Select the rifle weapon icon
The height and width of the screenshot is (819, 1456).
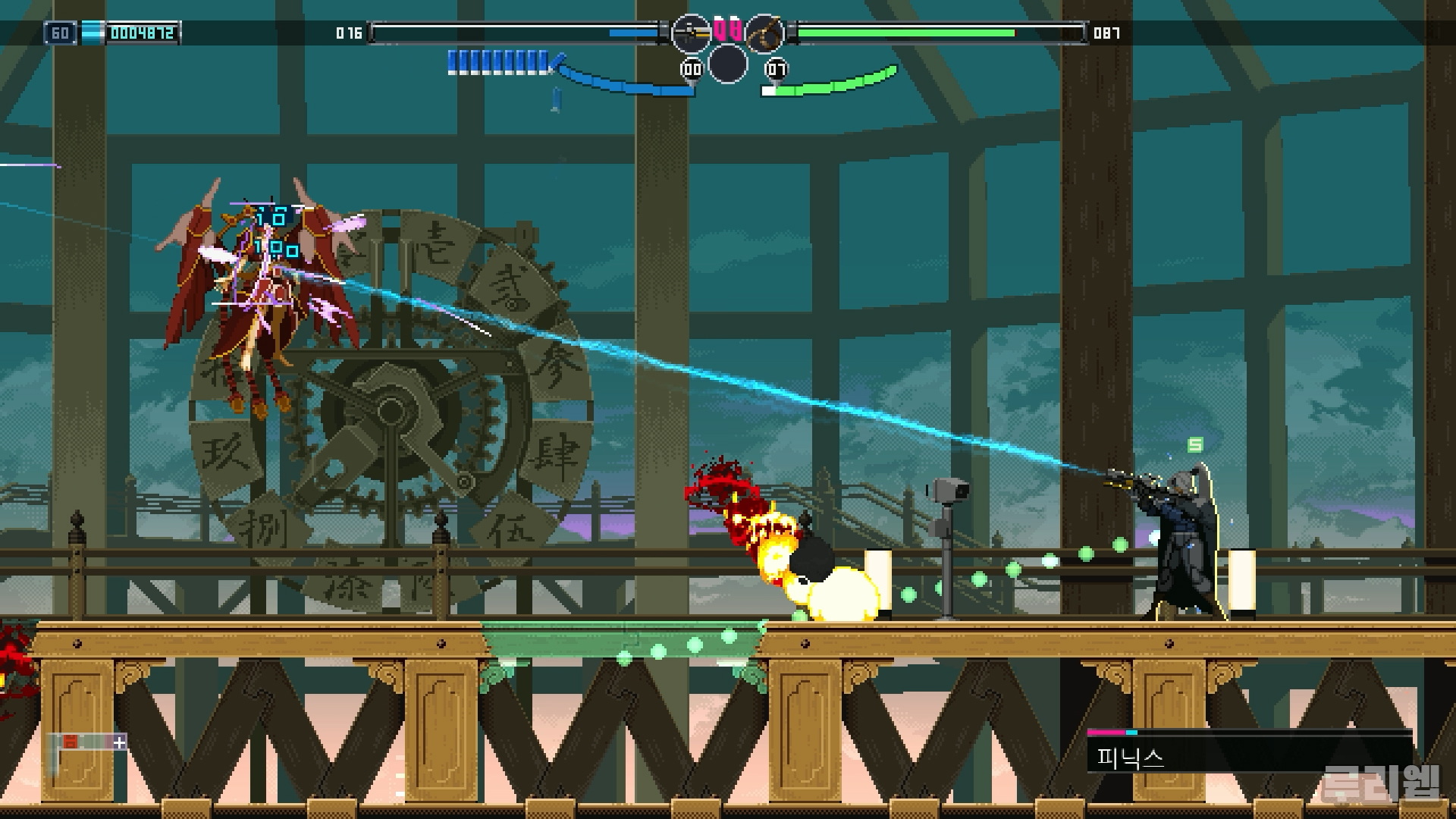click(691, 33)
